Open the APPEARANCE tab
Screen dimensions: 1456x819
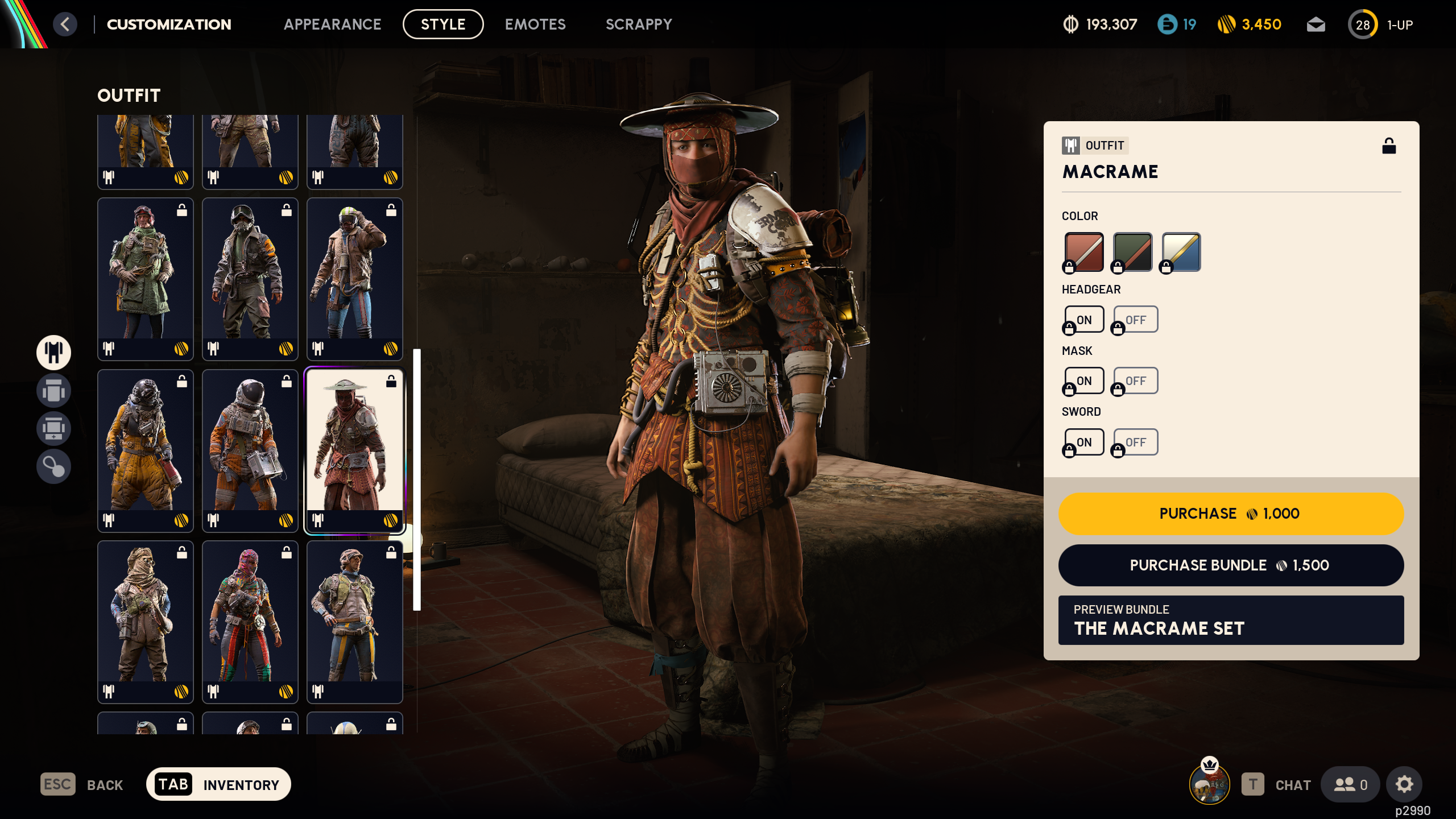(x=333, y=24)
